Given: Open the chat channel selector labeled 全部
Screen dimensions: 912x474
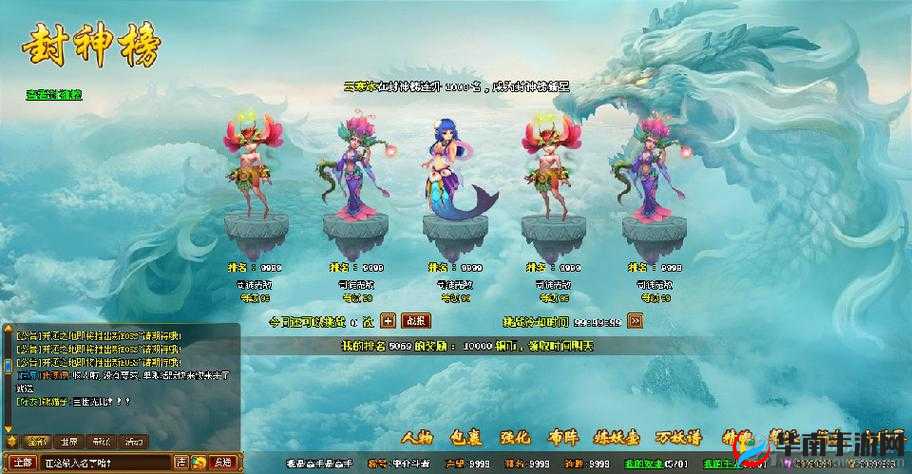Looking at the screenshot, I should pyautogui.click(x=22, y=462).
